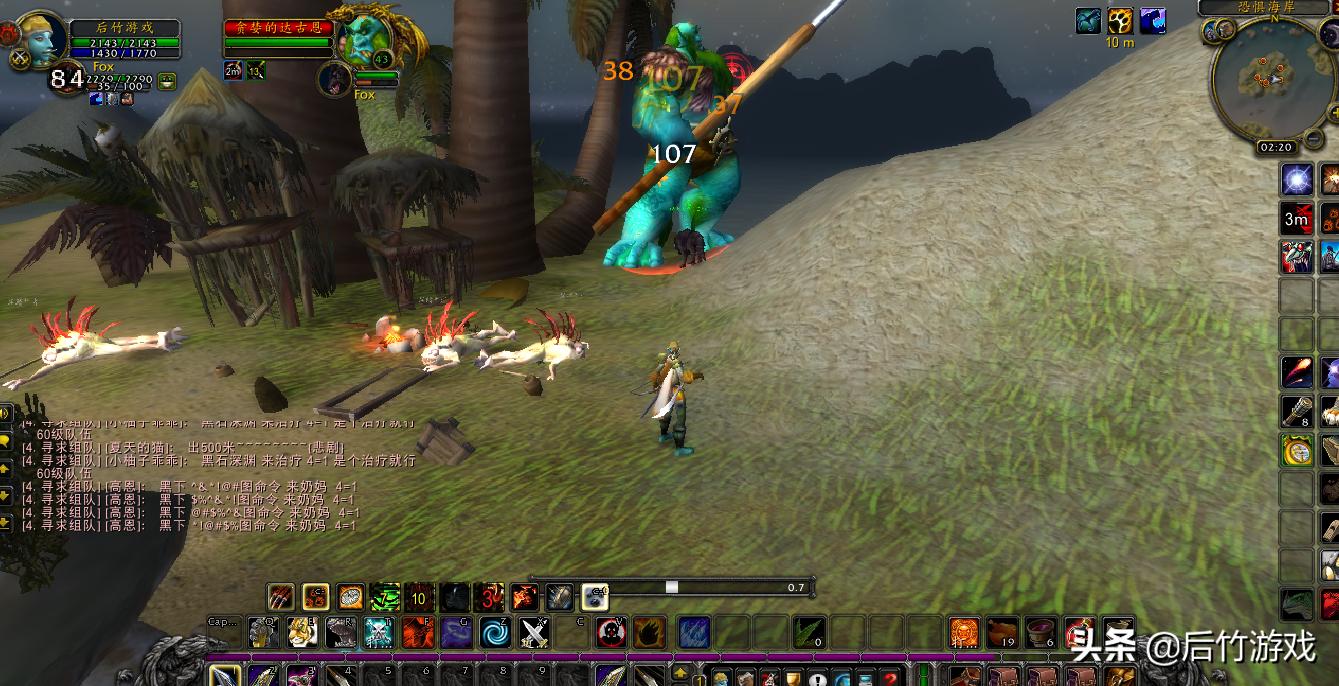Activate the blue swirl spell icon

tap(494, 632)
